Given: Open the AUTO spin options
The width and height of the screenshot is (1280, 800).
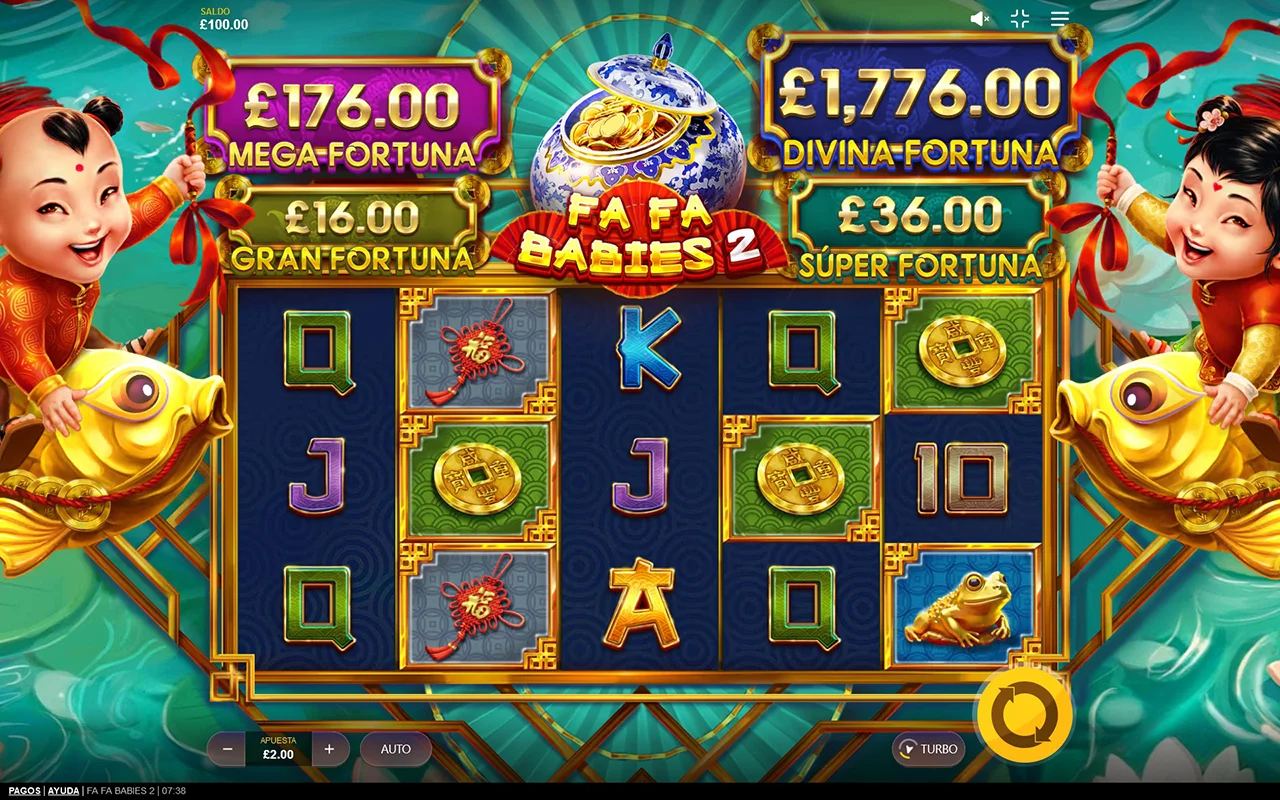Looking at the screenshot, I should [x=396, y=749].
